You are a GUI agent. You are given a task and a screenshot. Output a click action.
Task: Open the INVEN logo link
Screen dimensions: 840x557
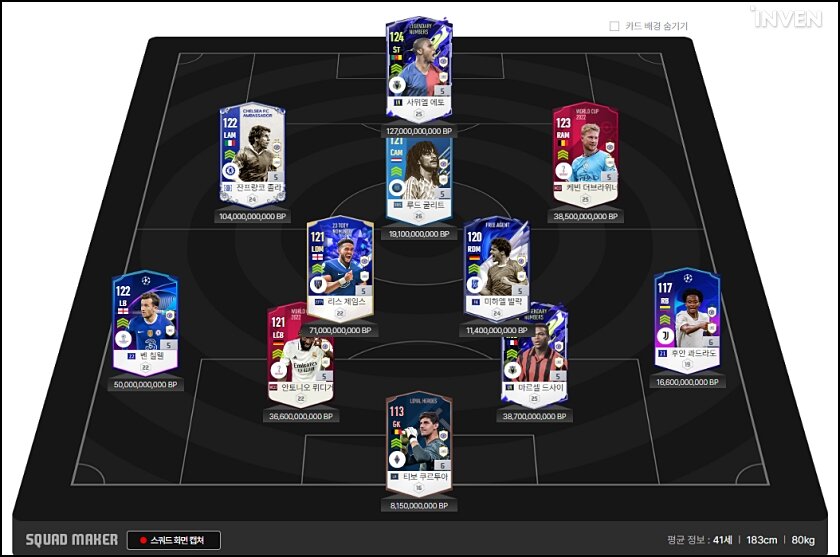(x=787, y=19)
